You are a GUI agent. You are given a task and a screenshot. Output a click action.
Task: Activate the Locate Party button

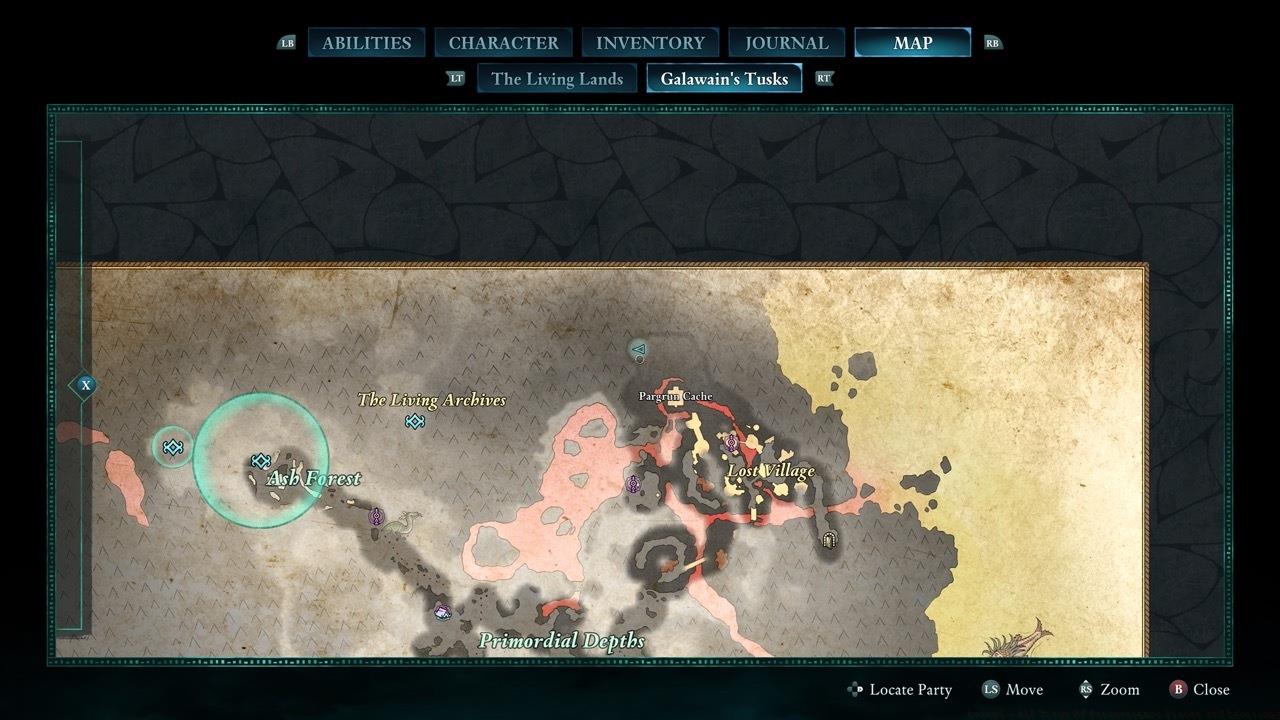pos(899,689)
